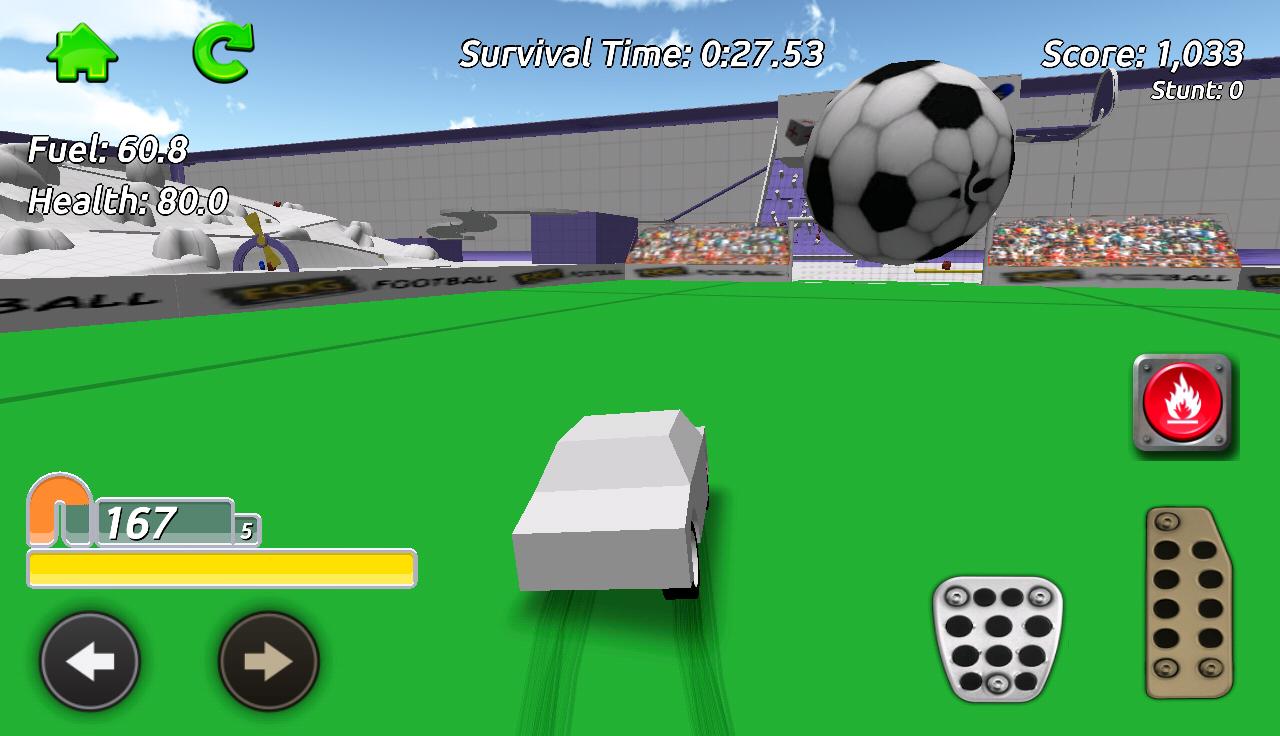
Task: Hold the accelerator pedal control
Action: pyautogui.click(x=1185, y=600)
